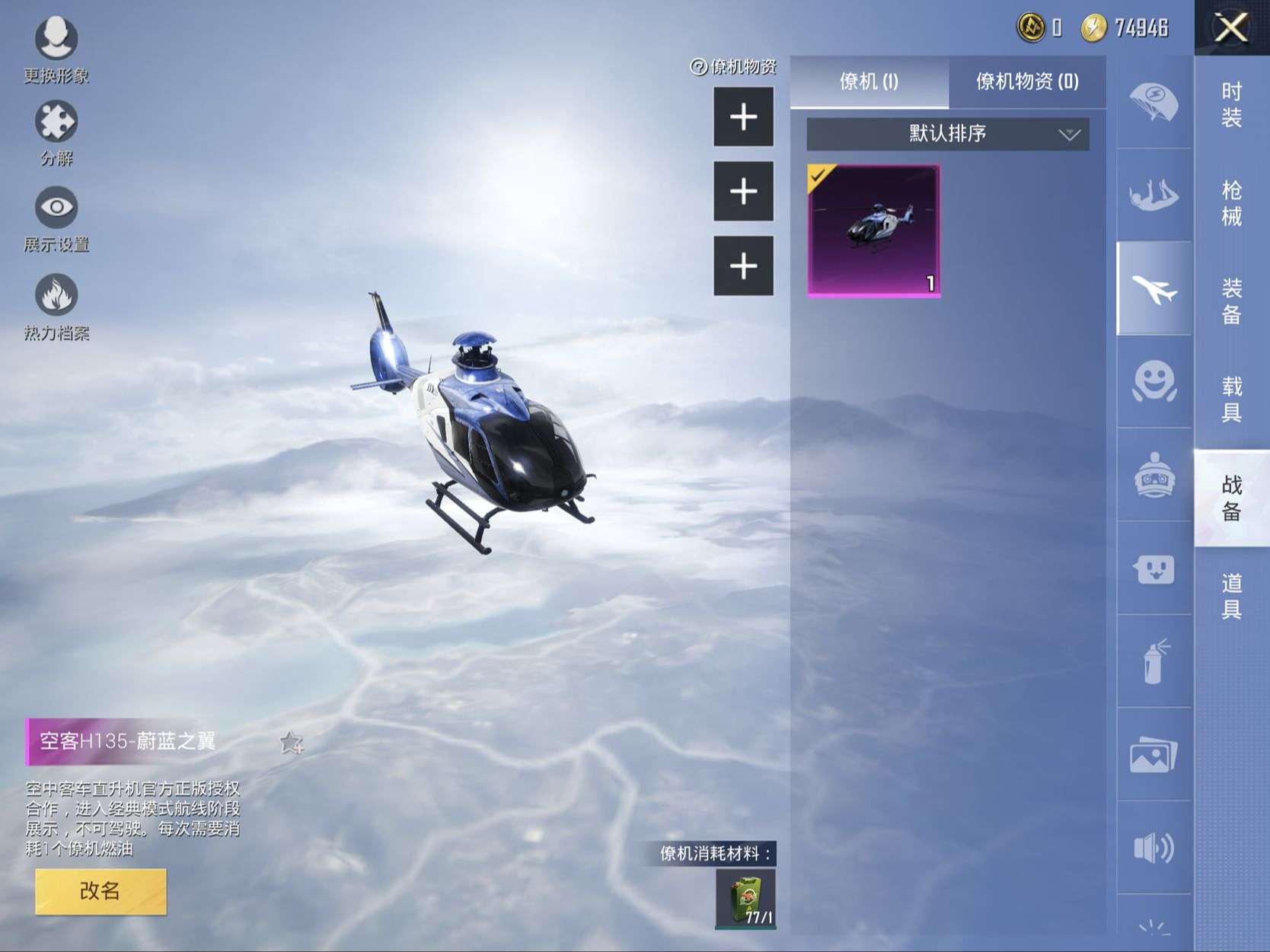The height and width of the screenshot is (952, 1270).
Task: Go to the 载具 vehicles category
Action: pyautogui.click(x=1231, y=399)
